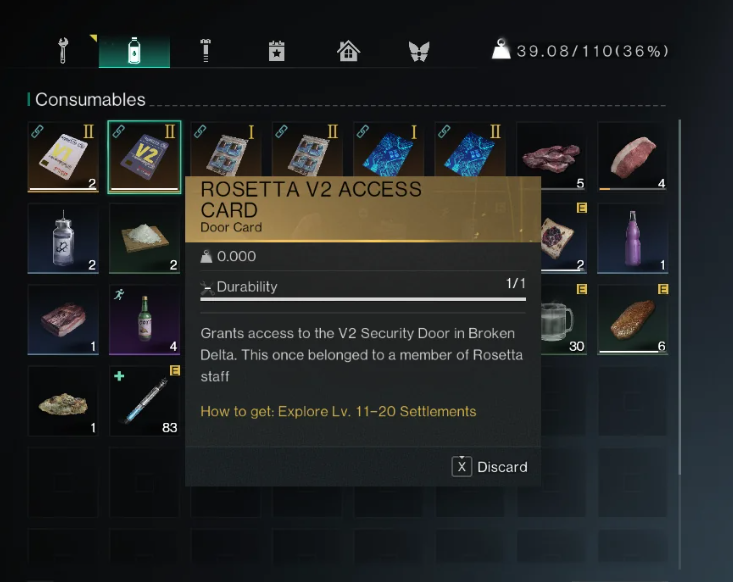Viewport: 733px width, 582px height.
Task: Select the syringe stack of 83
Action: [x=144, y=401]
